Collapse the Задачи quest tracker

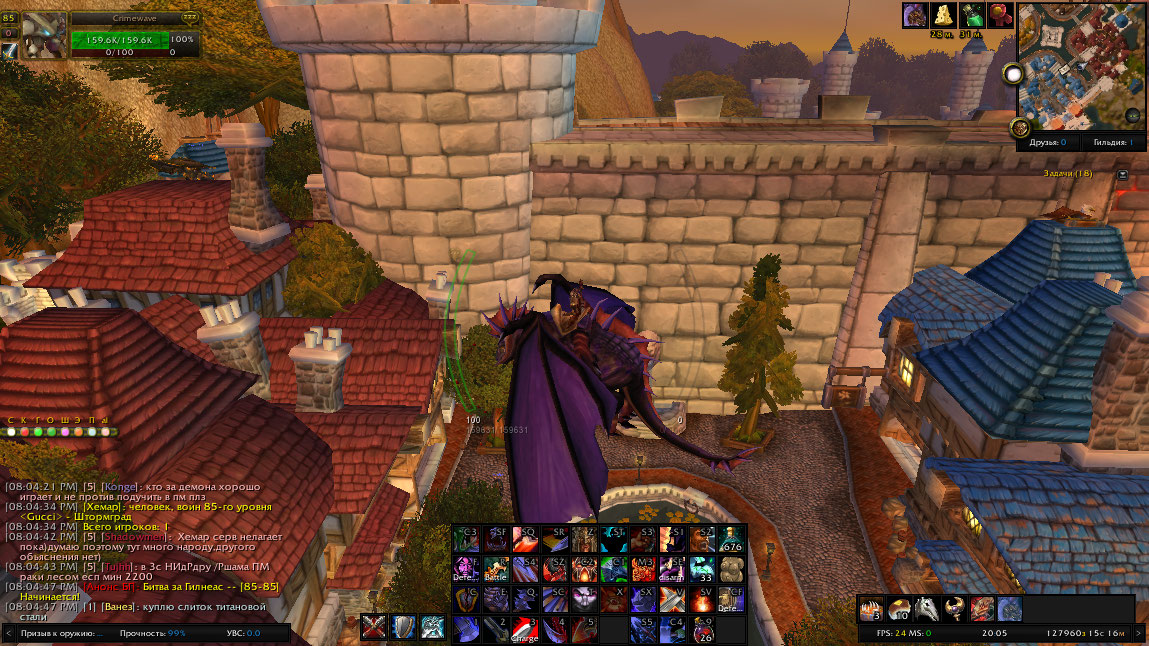click(x=1123, y=174)
